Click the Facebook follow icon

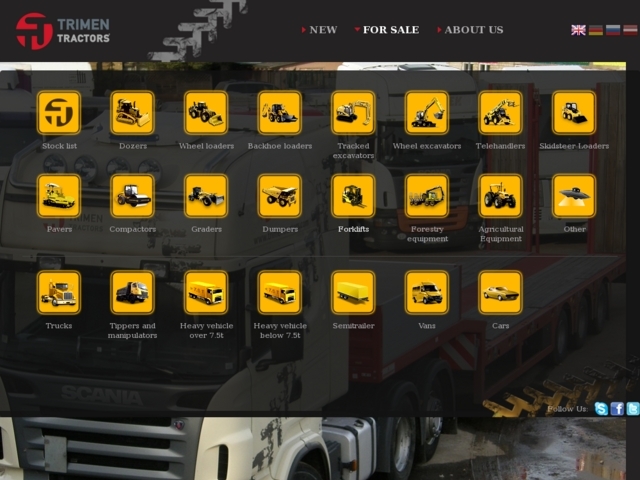coord(617,409)
